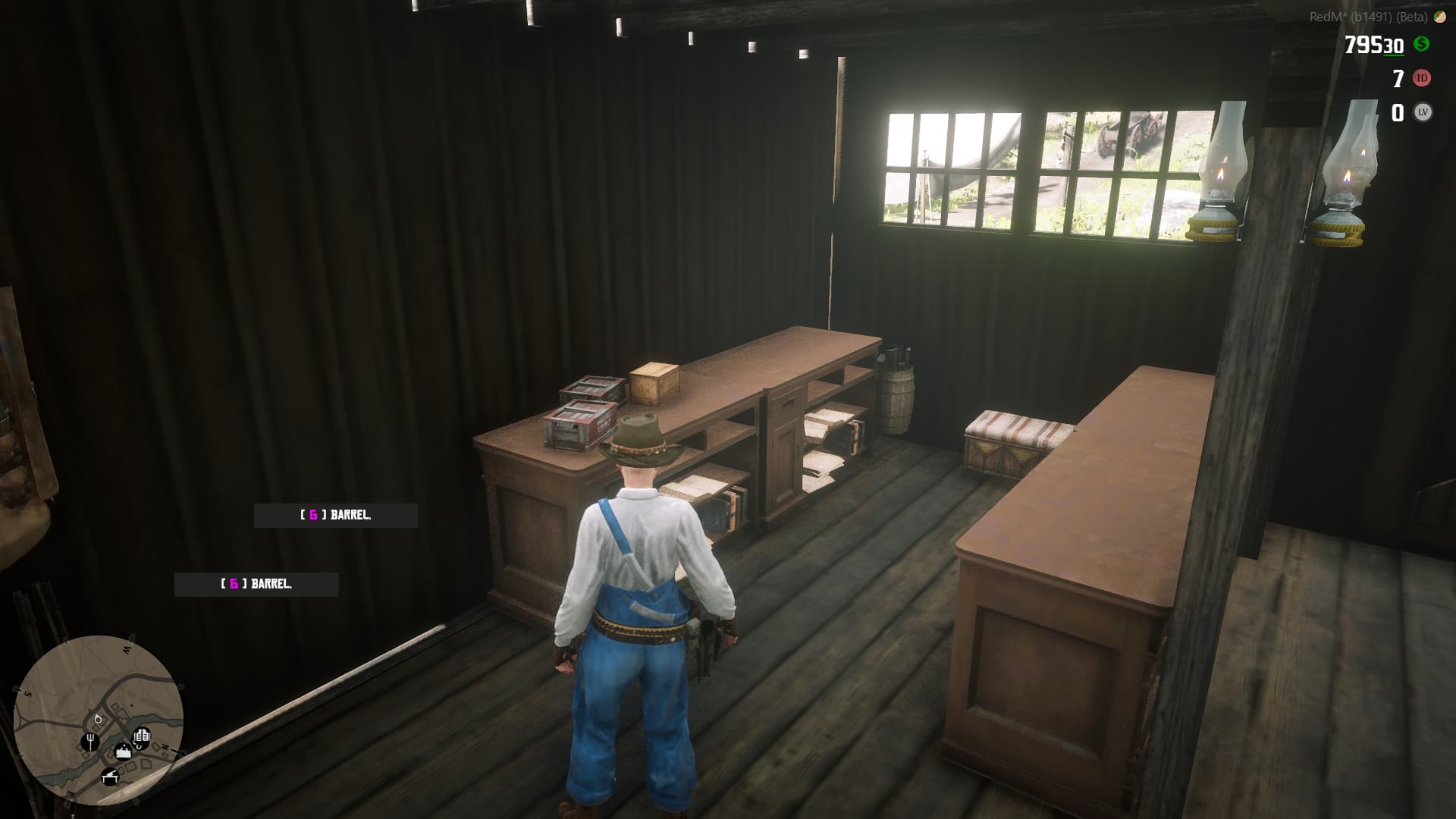
Task: Select the fork icon on the minimap
Action: tap(90, 742)
